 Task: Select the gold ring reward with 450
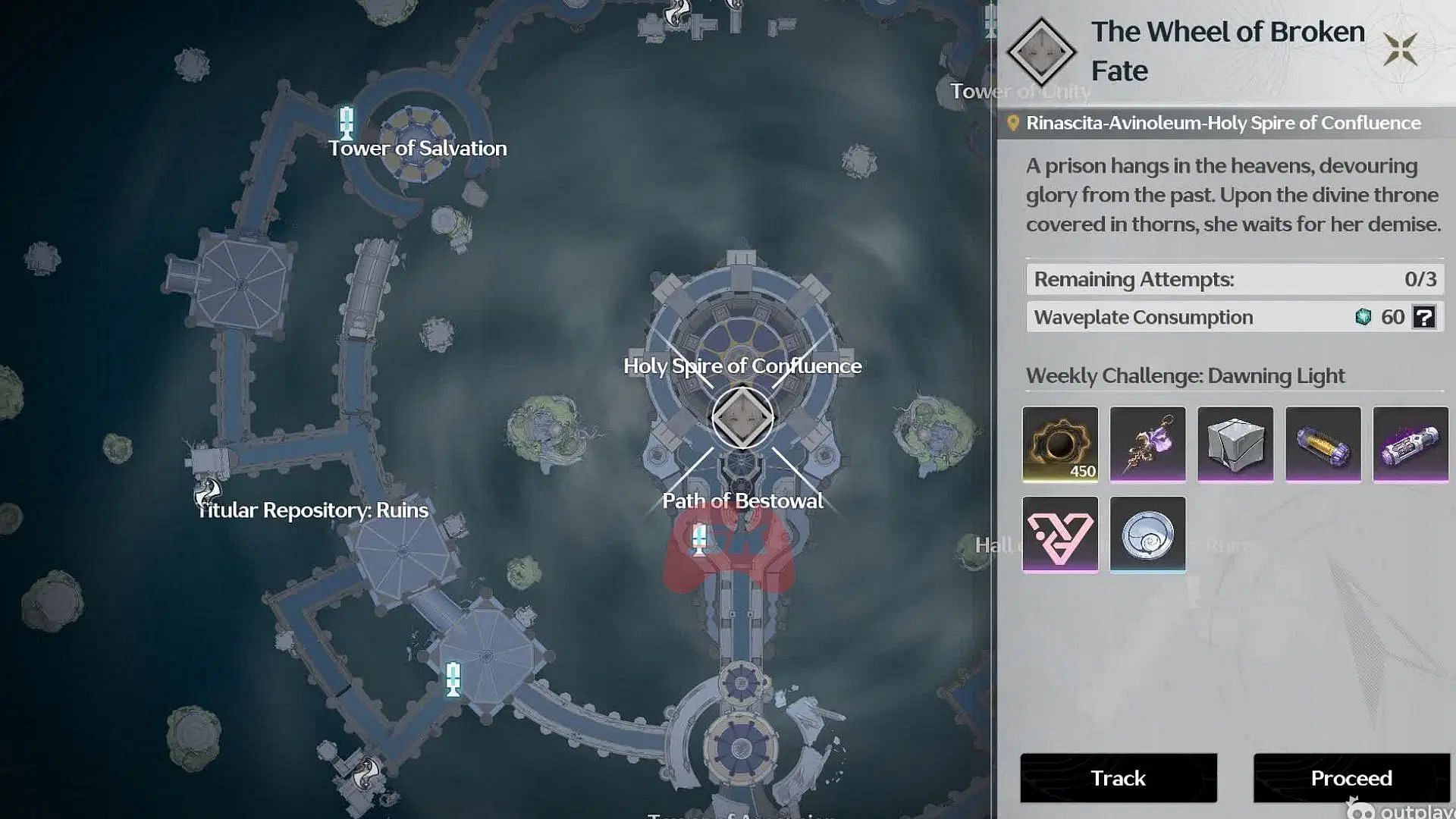pos(1060,444)
